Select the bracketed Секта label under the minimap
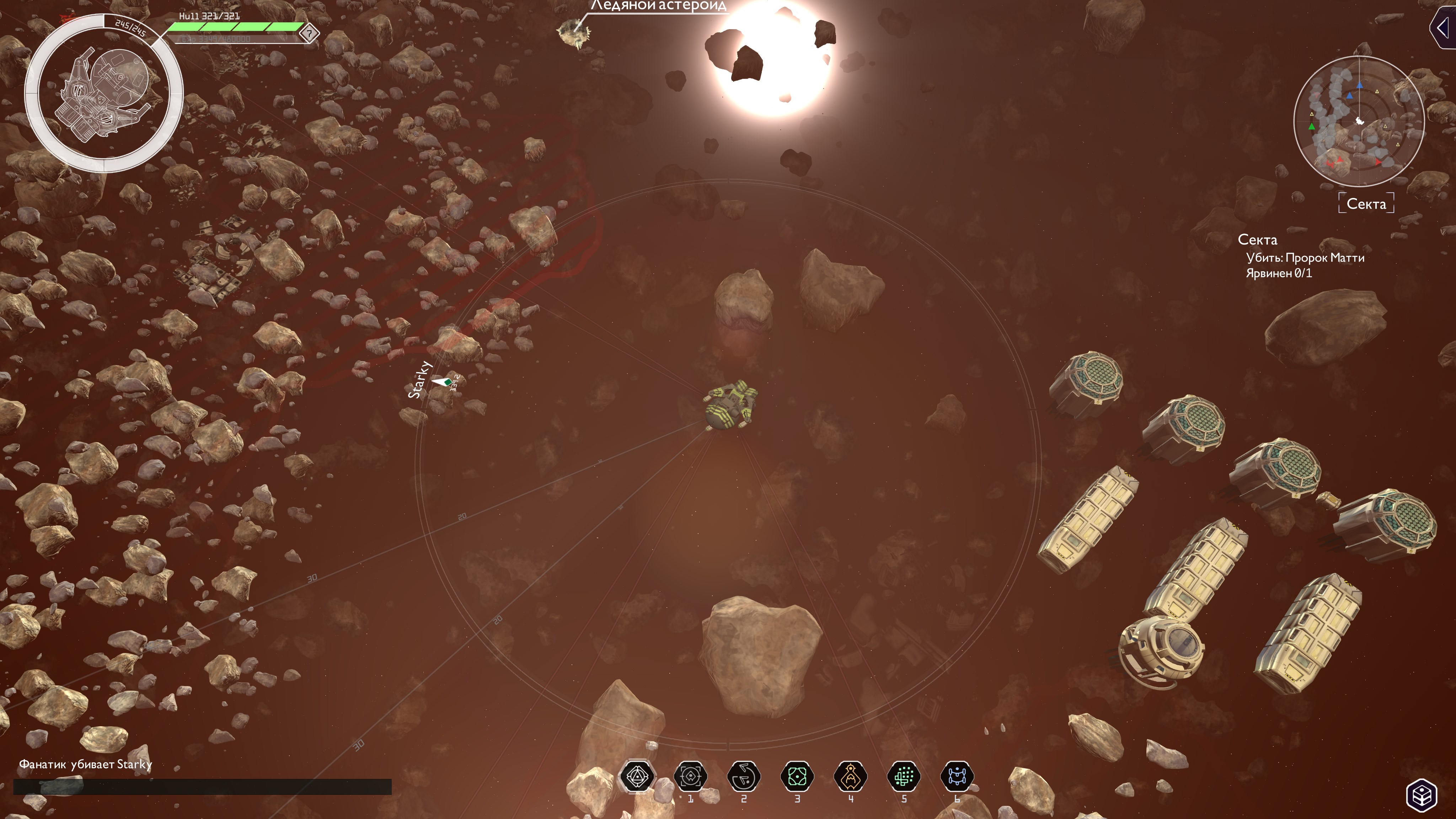This screenshot has width=1456, height=819. [1366, 203]
